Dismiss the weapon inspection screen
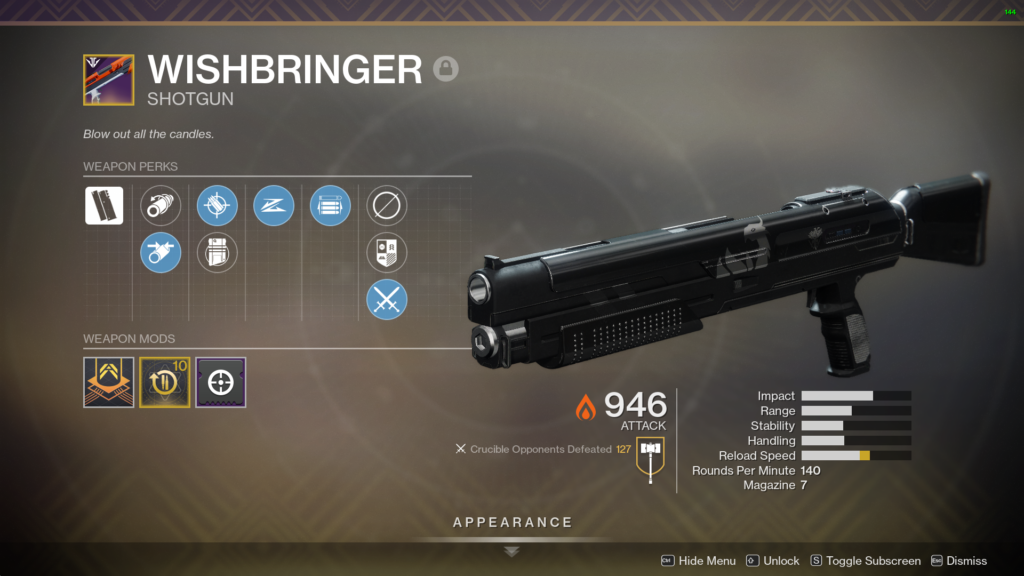Screen dimensions: 1024x576 point(959,561)
